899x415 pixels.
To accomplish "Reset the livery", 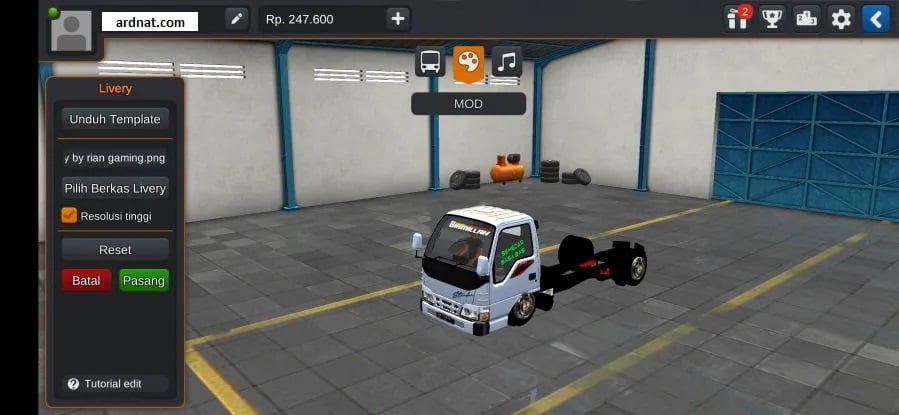I will coord(114,249).
